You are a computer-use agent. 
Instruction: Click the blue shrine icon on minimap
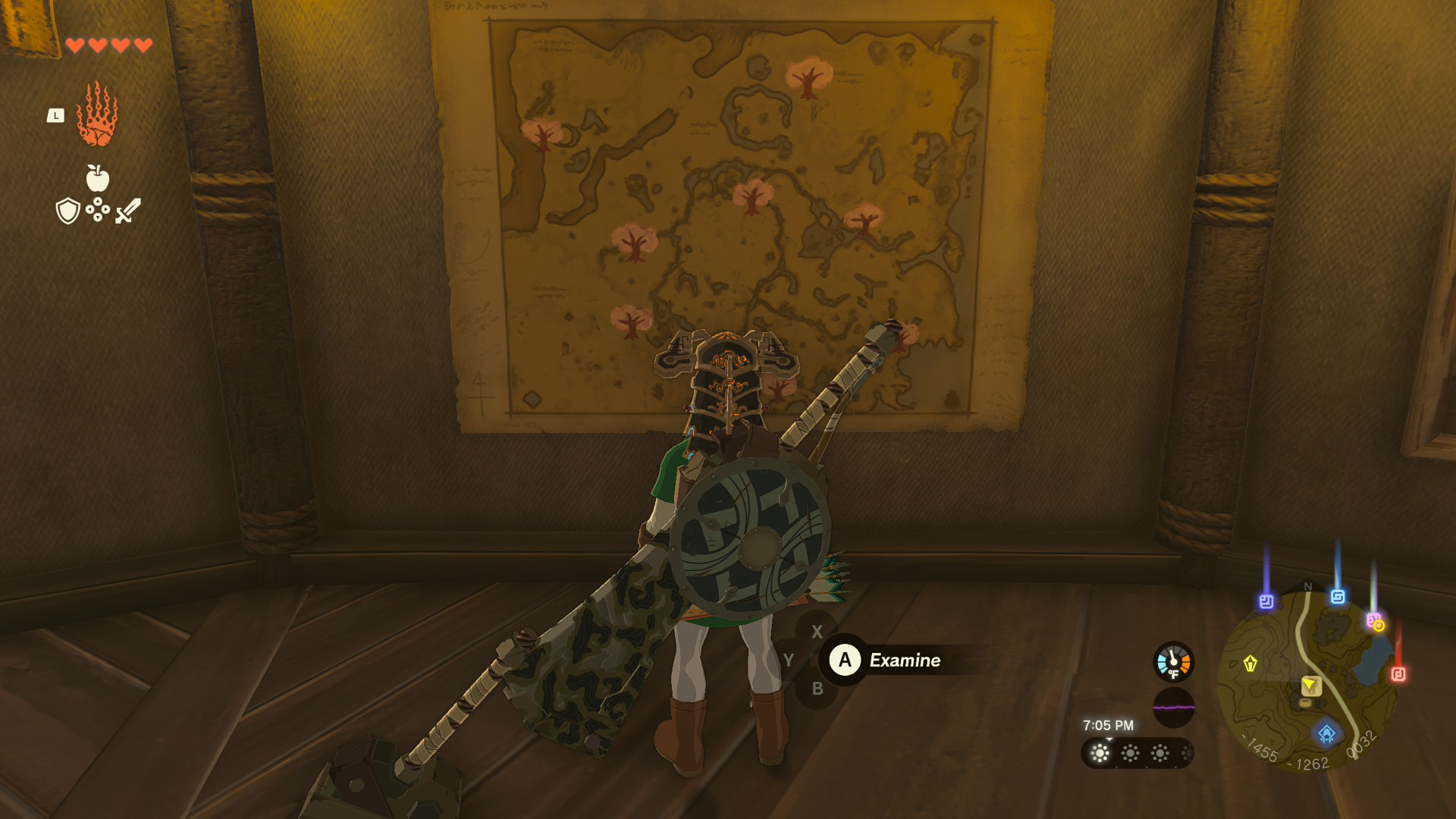[1326, 733]
